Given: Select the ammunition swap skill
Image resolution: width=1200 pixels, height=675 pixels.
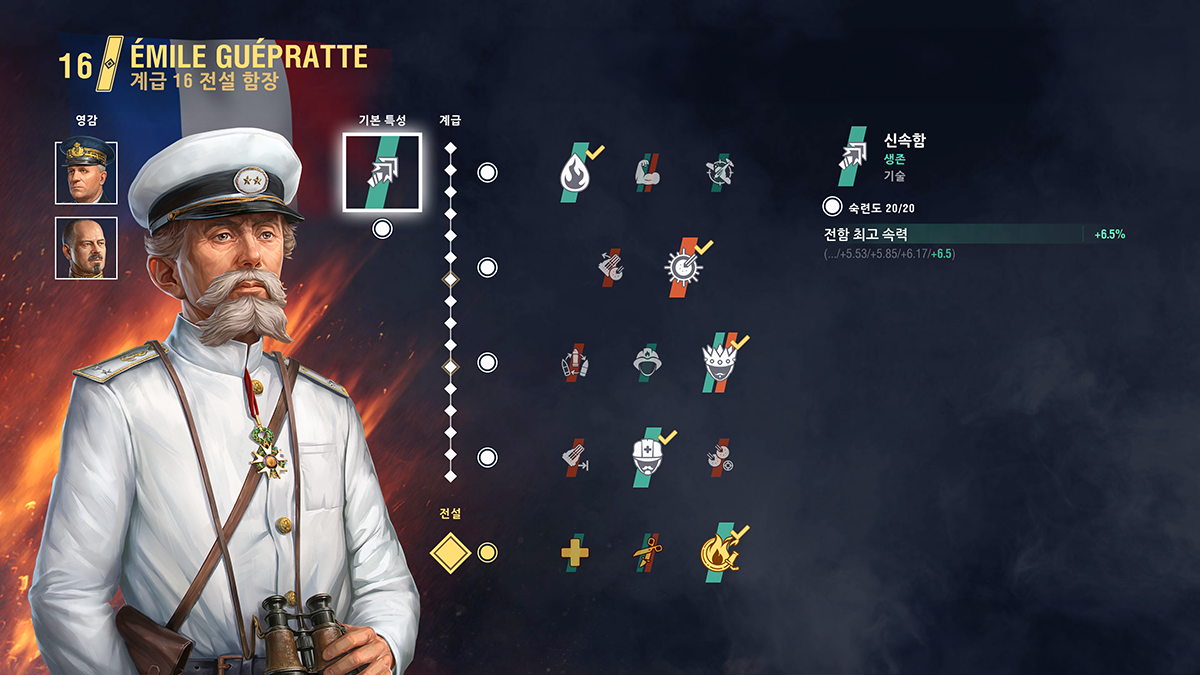Looking at the screenshot, I should (x=574, y=362).
